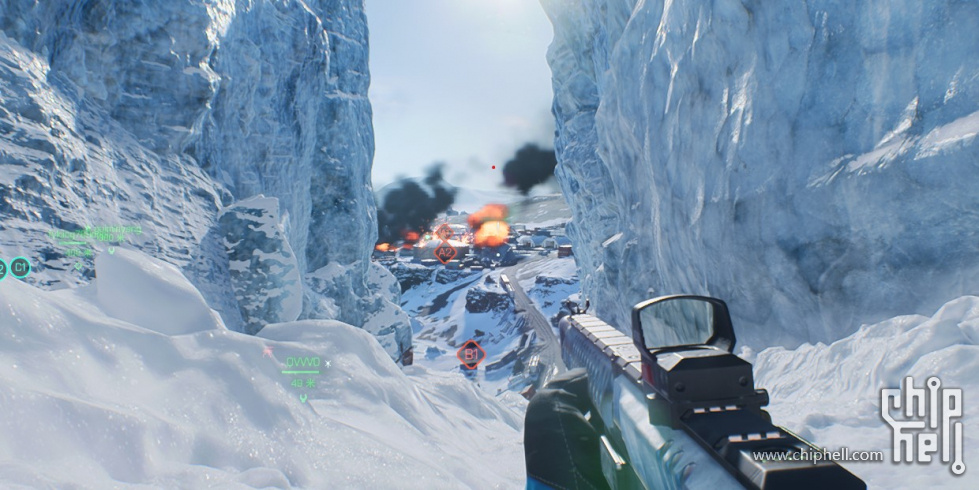Viewport: 979px width, 490px height.
Task: Select the C1 objective marker
Action: [x=21, y=267]
